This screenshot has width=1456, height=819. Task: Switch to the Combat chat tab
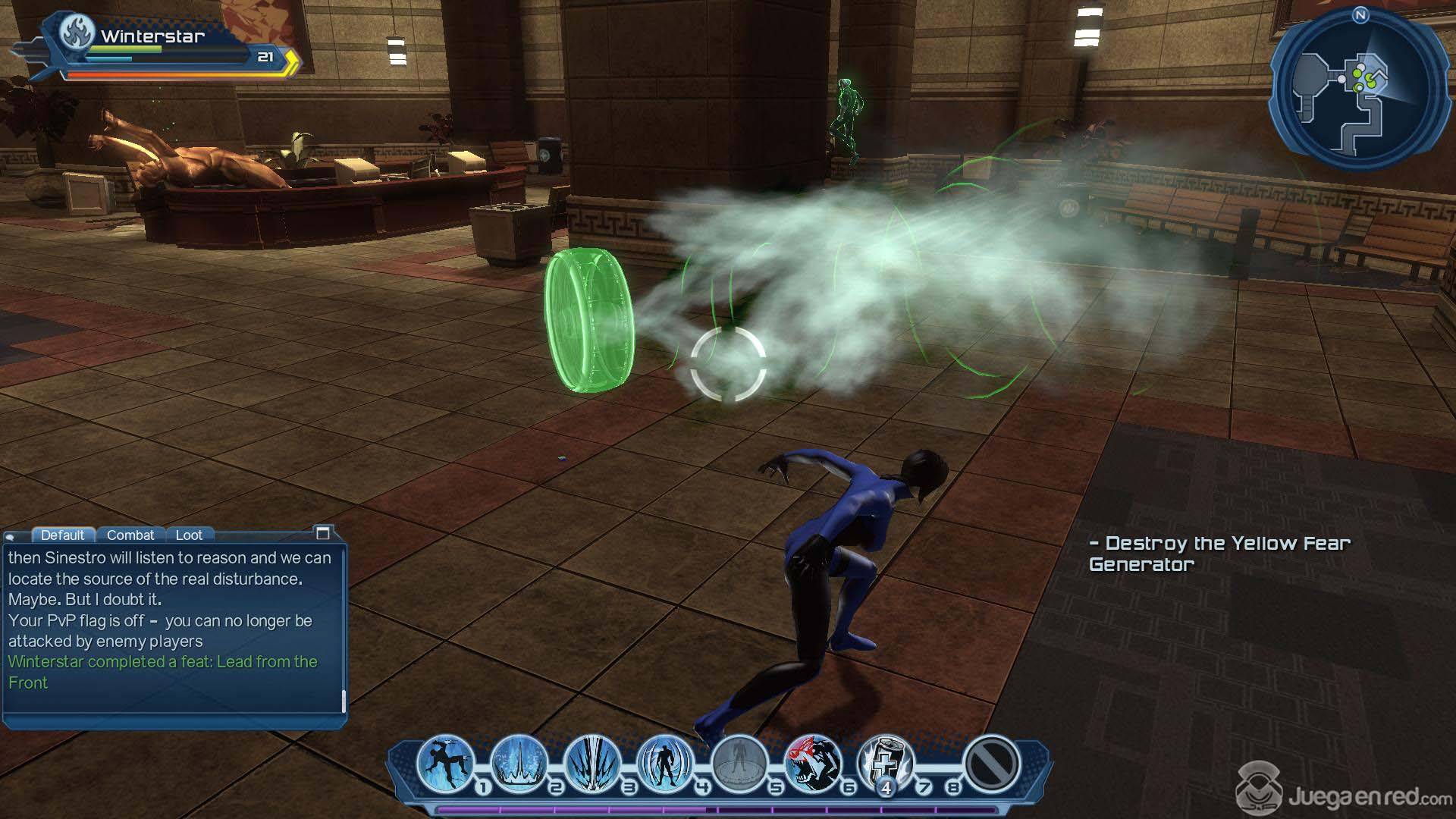[130, 535]
